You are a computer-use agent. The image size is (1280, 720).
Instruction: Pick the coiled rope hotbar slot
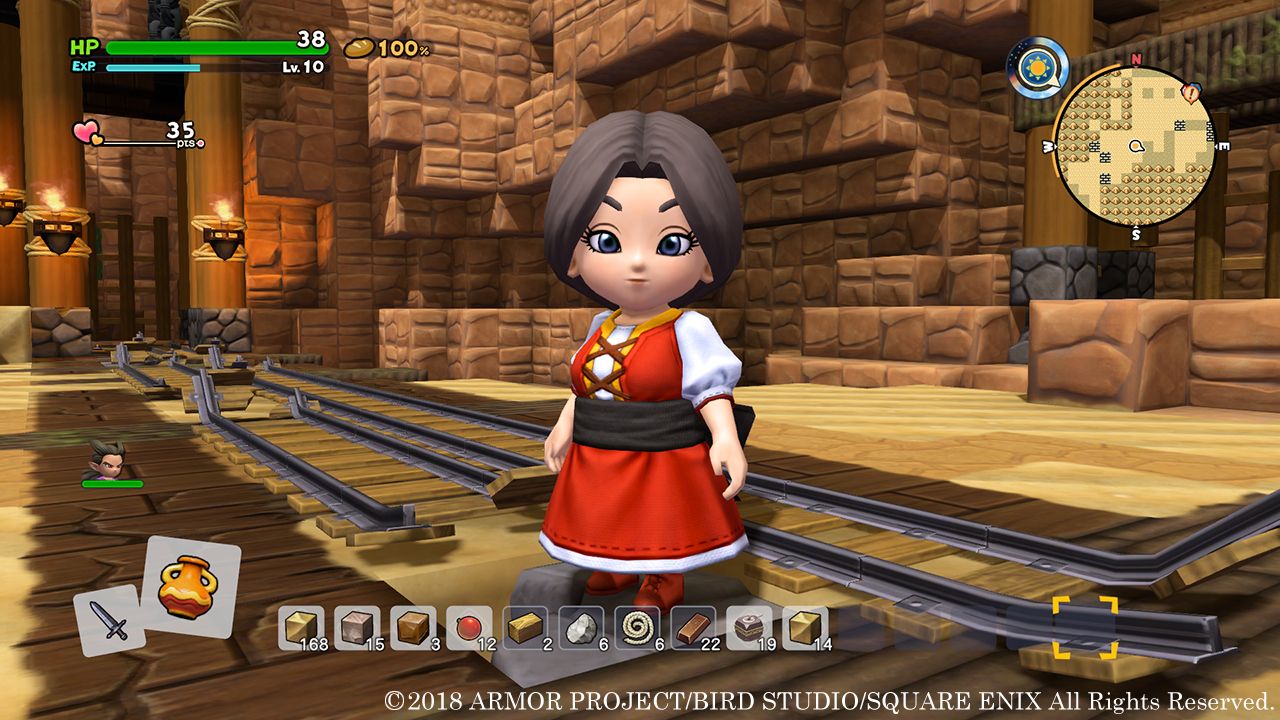637,627
